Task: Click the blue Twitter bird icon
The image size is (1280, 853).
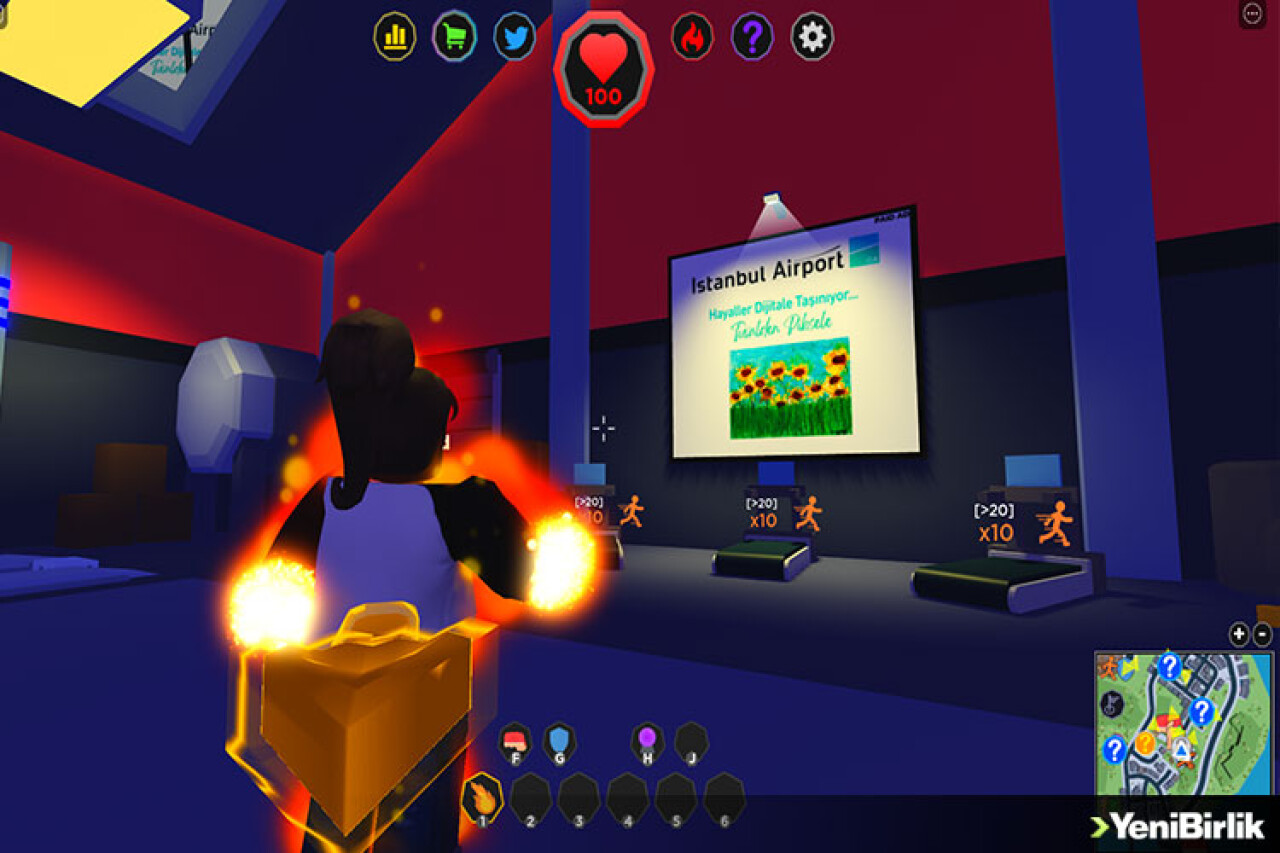Action: coord(514,37)
